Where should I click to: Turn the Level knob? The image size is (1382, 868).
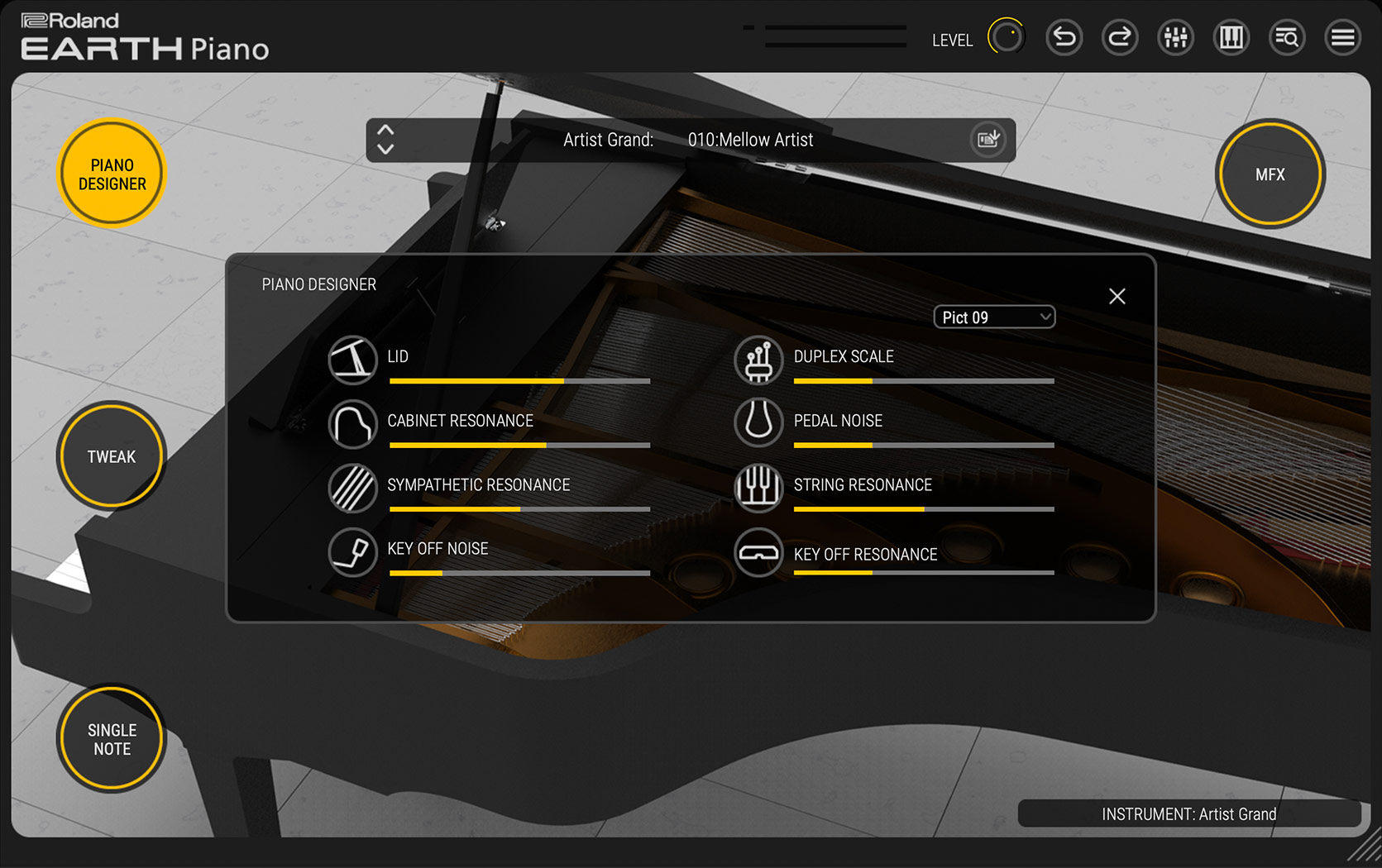(x=1006, y=37)
